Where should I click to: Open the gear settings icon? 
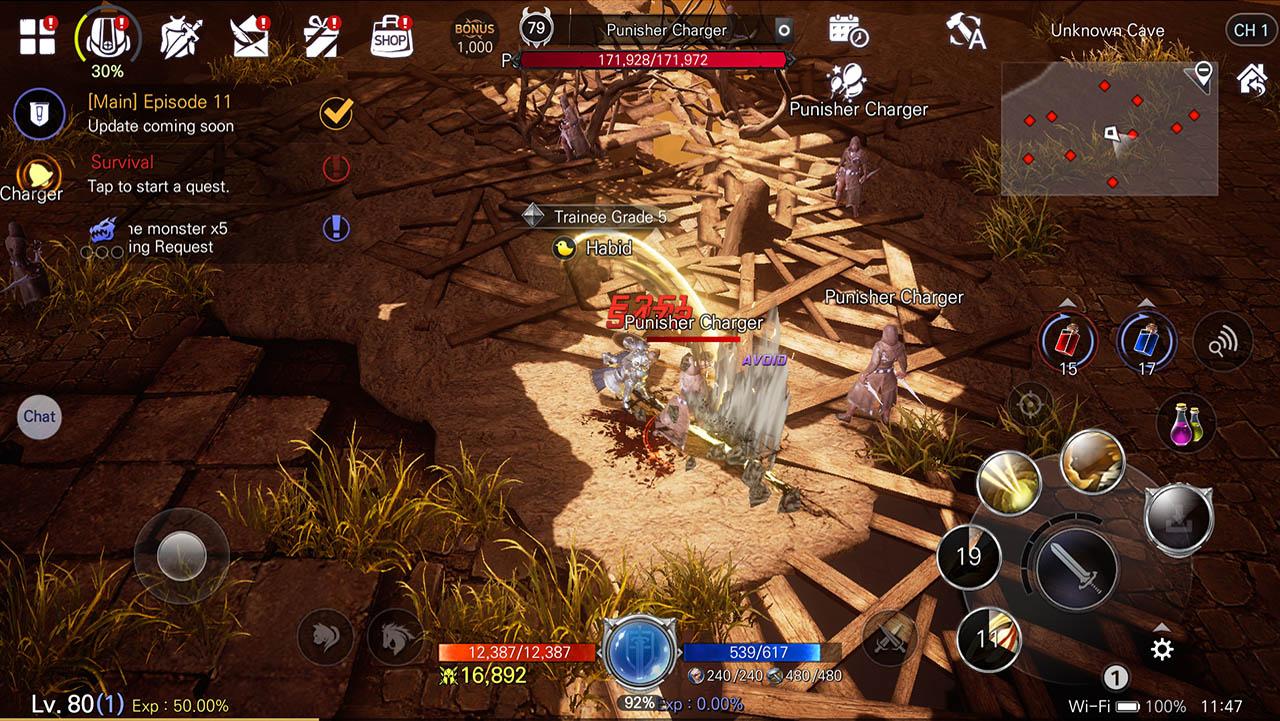[x=1161, y=650]
